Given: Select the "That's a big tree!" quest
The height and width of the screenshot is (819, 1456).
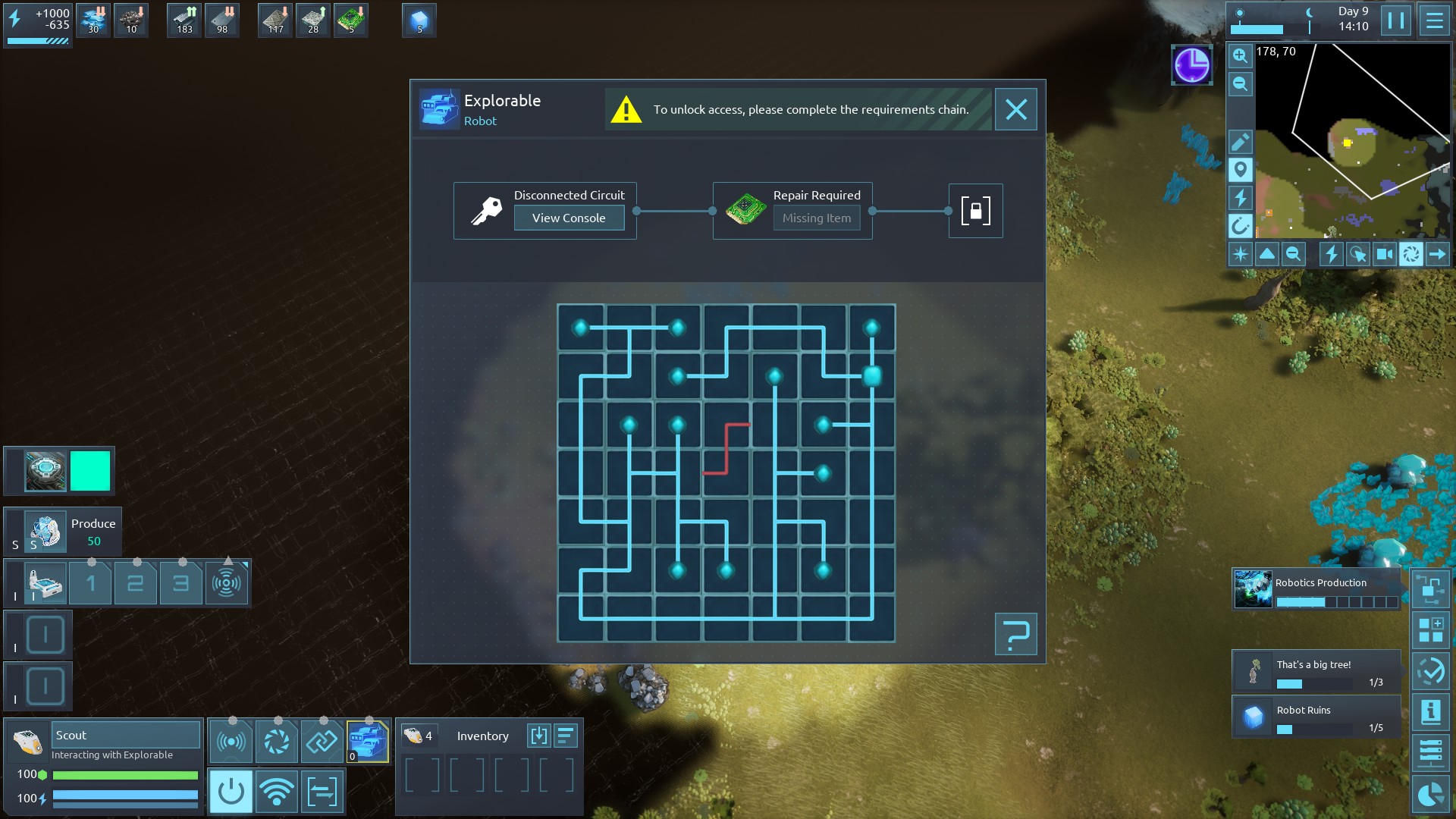Looking at the screenshot, I should (x=1316, y=672).
